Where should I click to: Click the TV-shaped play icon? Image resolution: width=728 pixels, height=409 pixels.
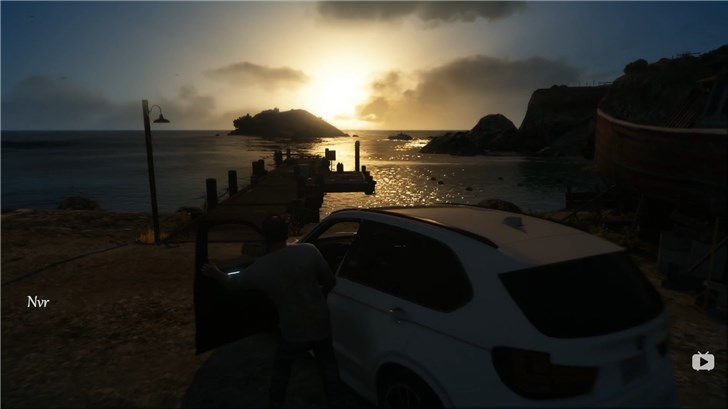pyautogui.click(x=702, y=361)
